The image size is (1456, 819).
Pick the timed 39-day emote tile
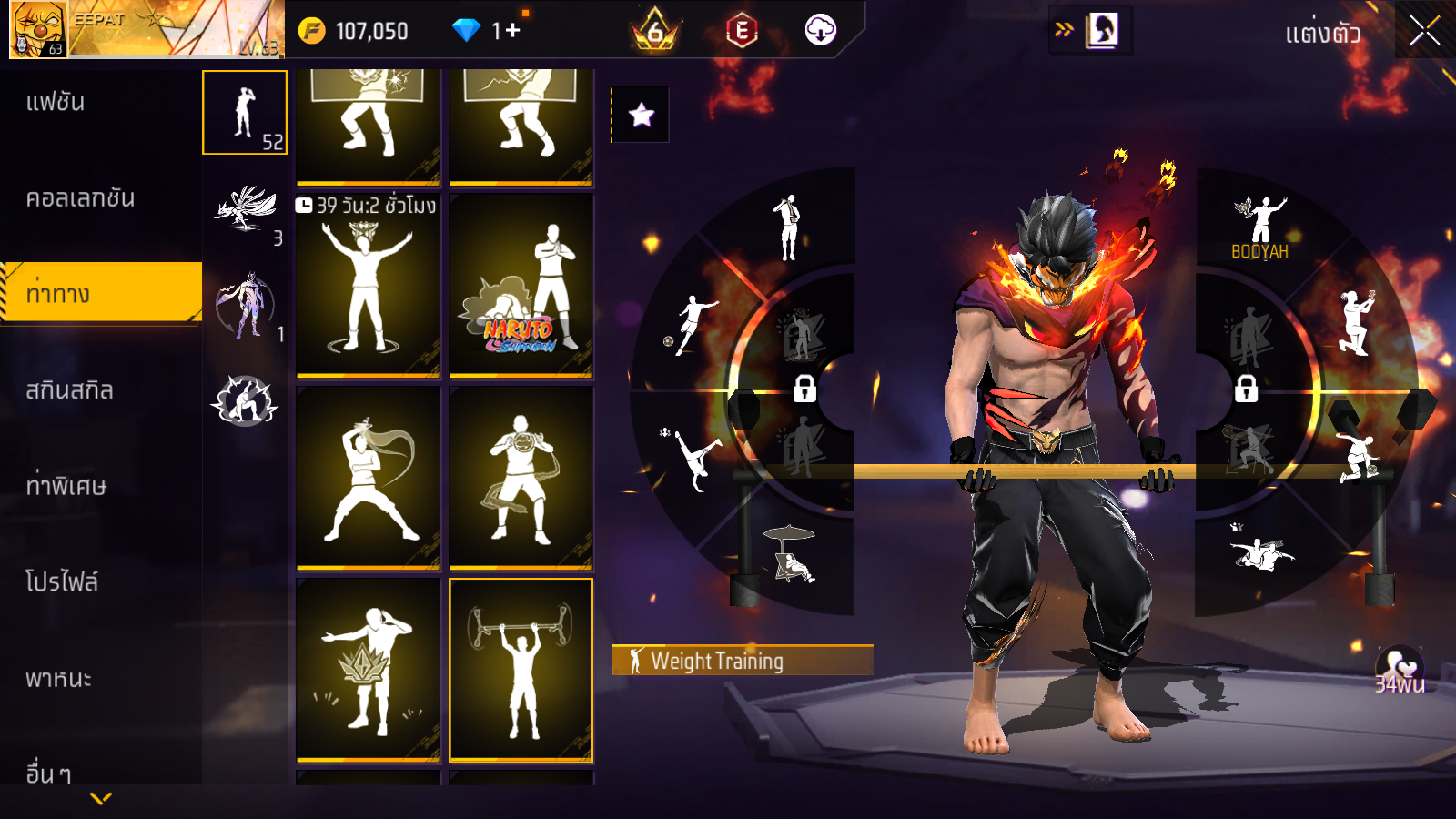pos(368,286)
